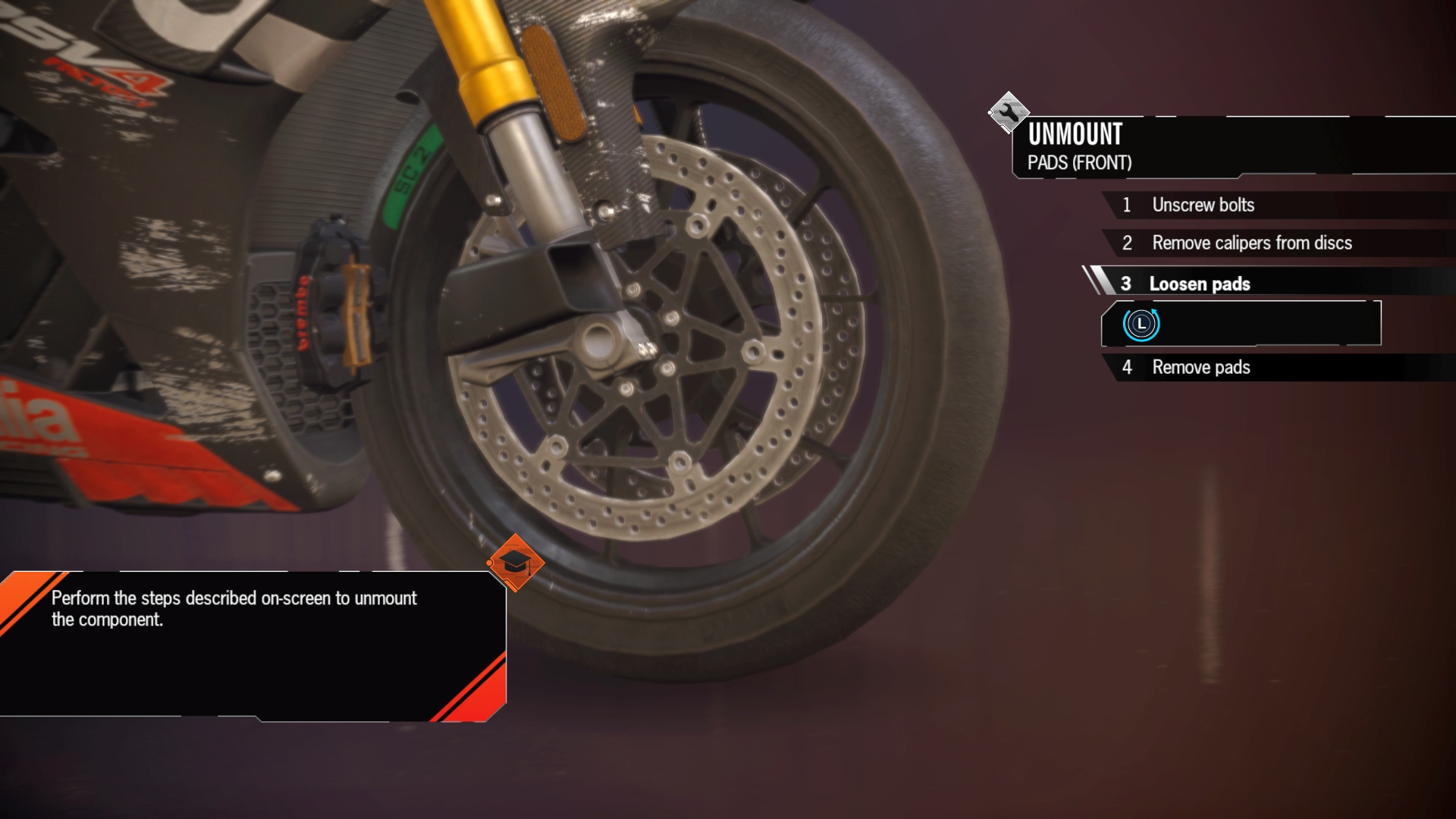Collapse the step input prompt bar

(1241, 323)
